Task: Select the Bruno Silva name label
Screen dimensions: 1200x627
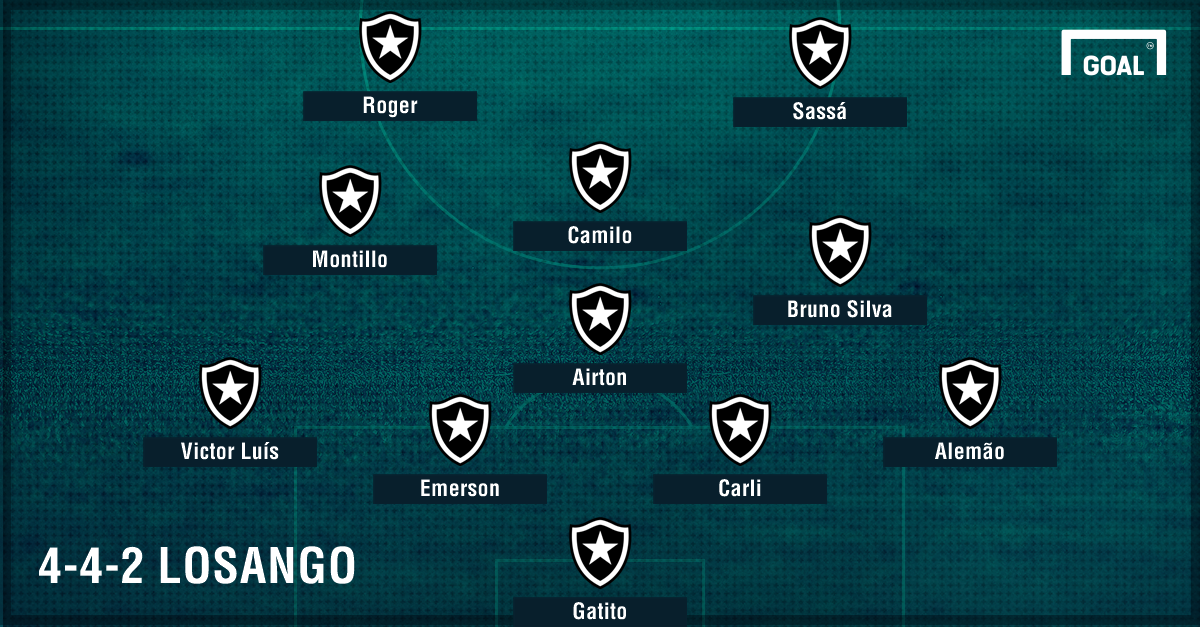Action: 839,310
